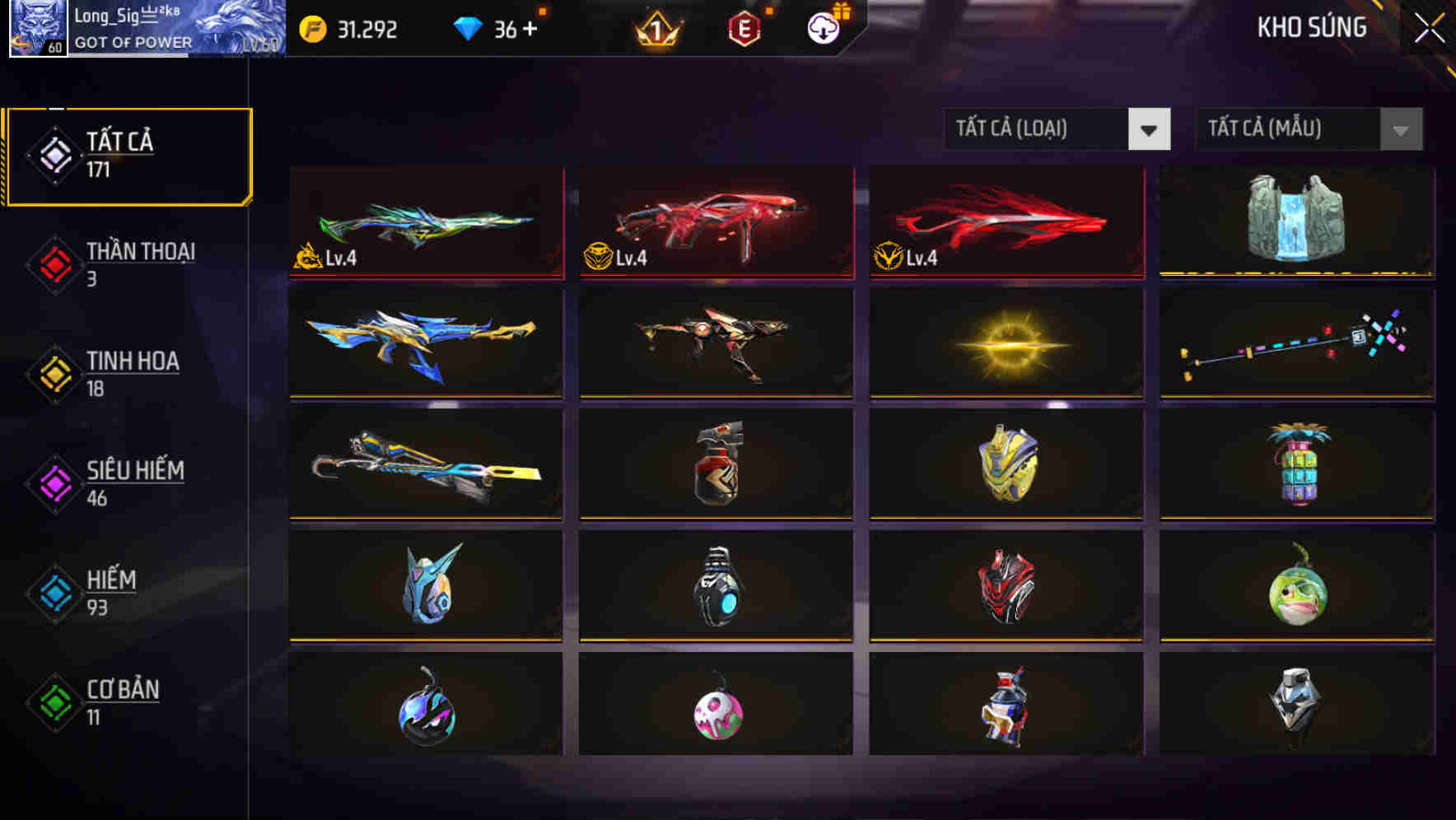Click the SIÊU HIẾM purple rarity icon
The width and height of the screenshot is (1456, 820).
coord(54,482)
